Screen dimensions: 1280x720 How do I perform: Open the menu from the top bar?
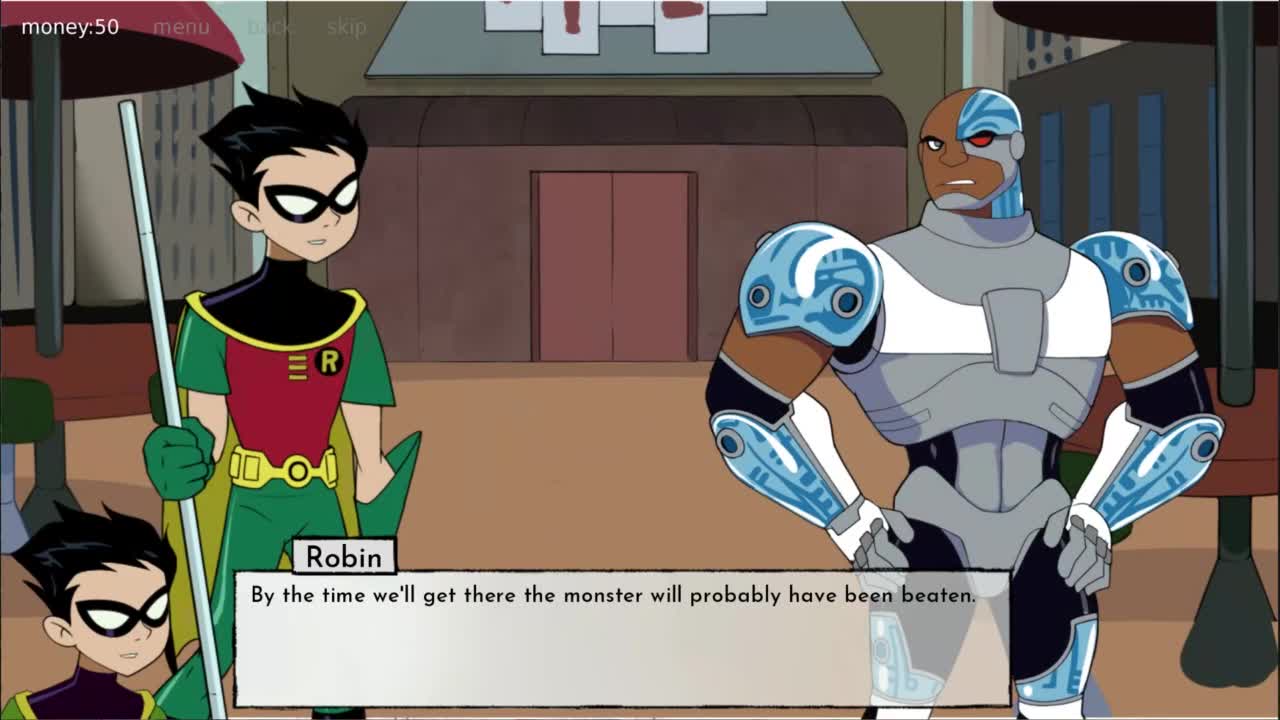pyautogui.click(x=181, y=27)
